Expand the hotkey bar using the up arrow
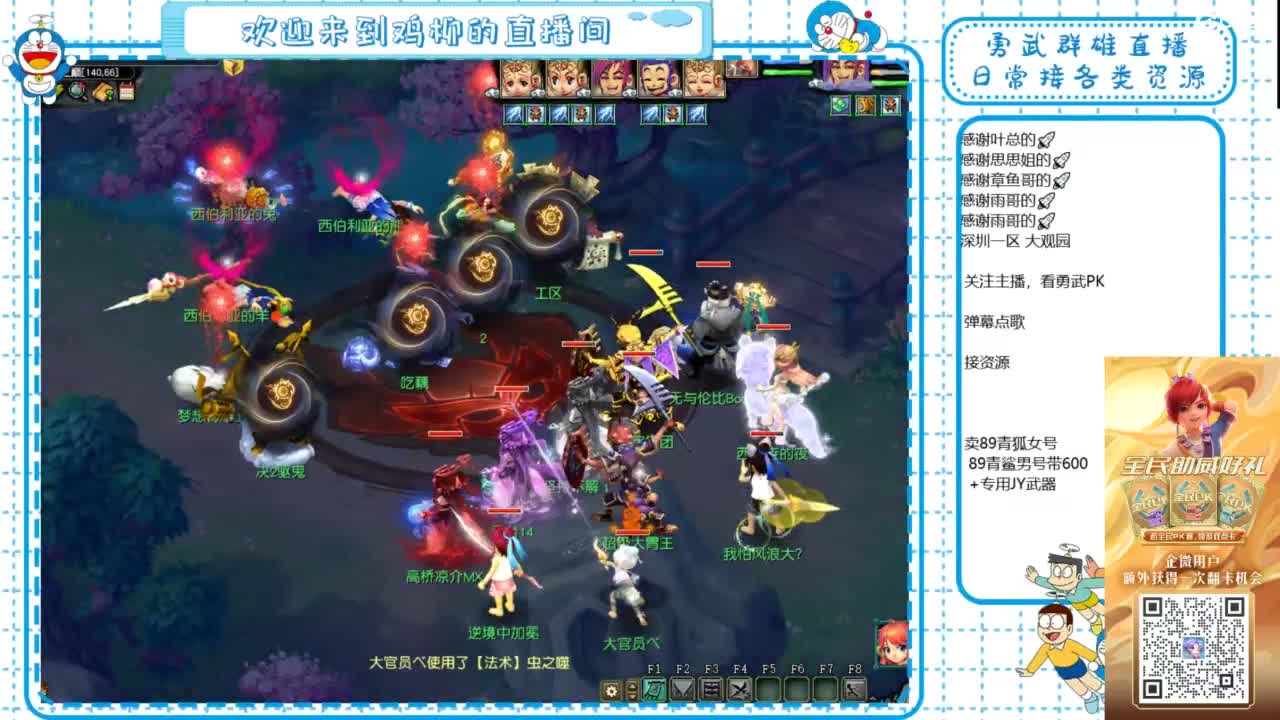Viewport: 1280px width, 720px height. (632, 685)
